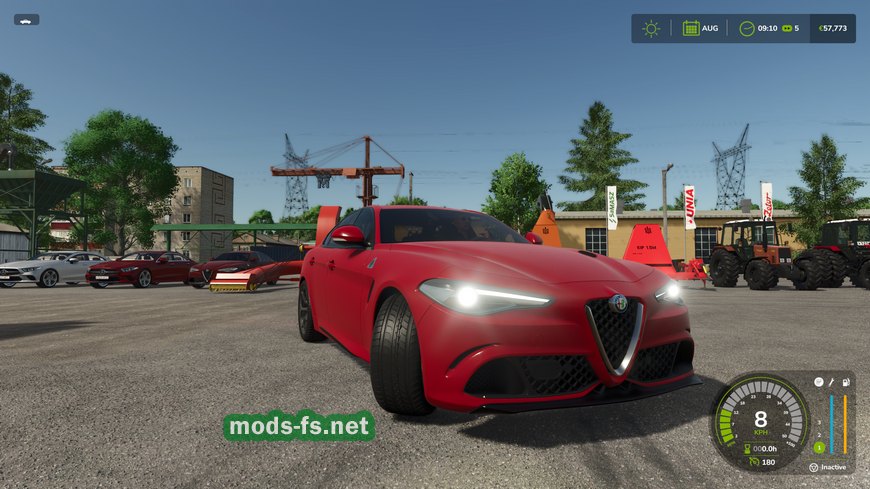Click the green clock icon

[747, 28]
